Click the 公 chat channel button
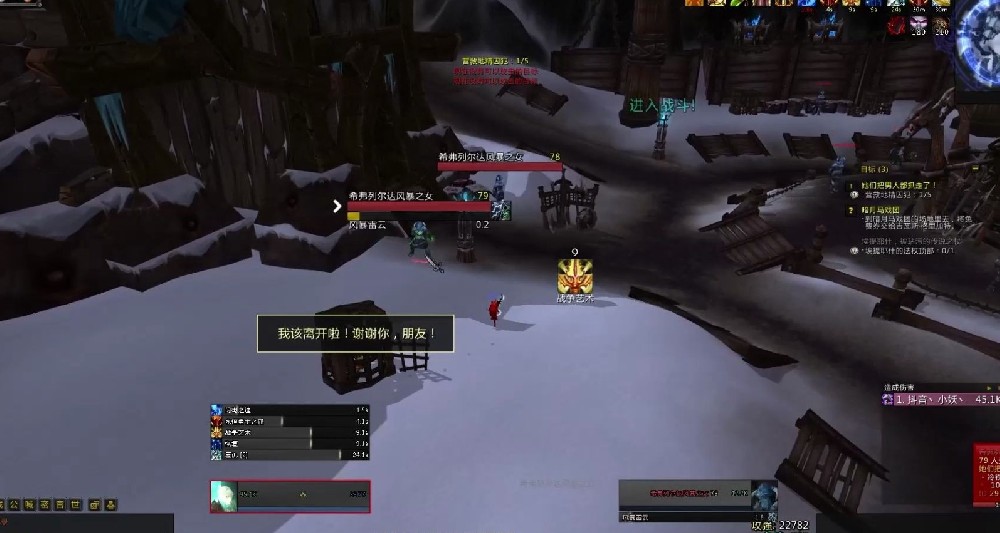The width and height of the screenshot is (1000, 533). click(14, 504)
